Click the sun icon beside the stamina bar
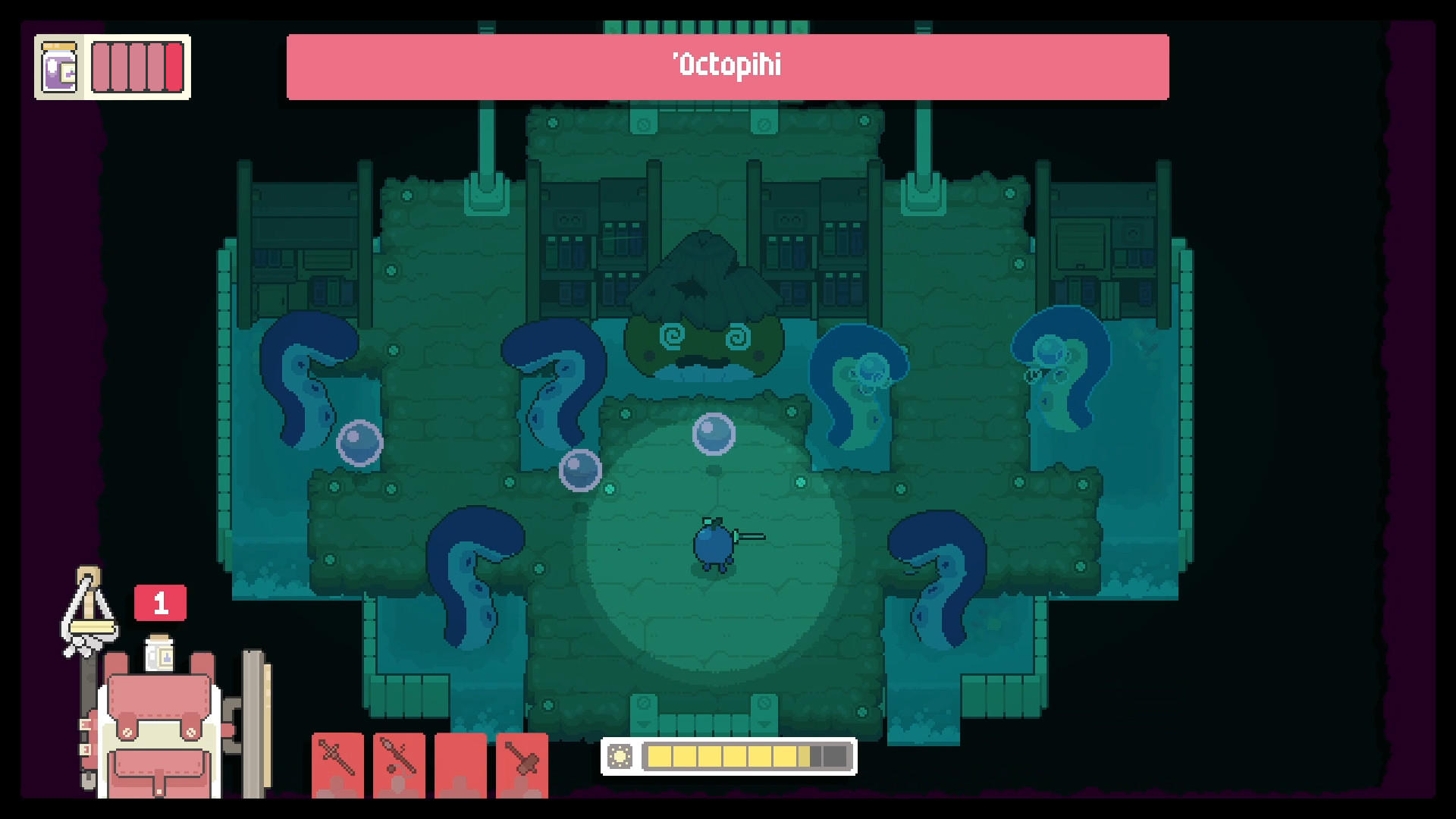 coord(621,756)
